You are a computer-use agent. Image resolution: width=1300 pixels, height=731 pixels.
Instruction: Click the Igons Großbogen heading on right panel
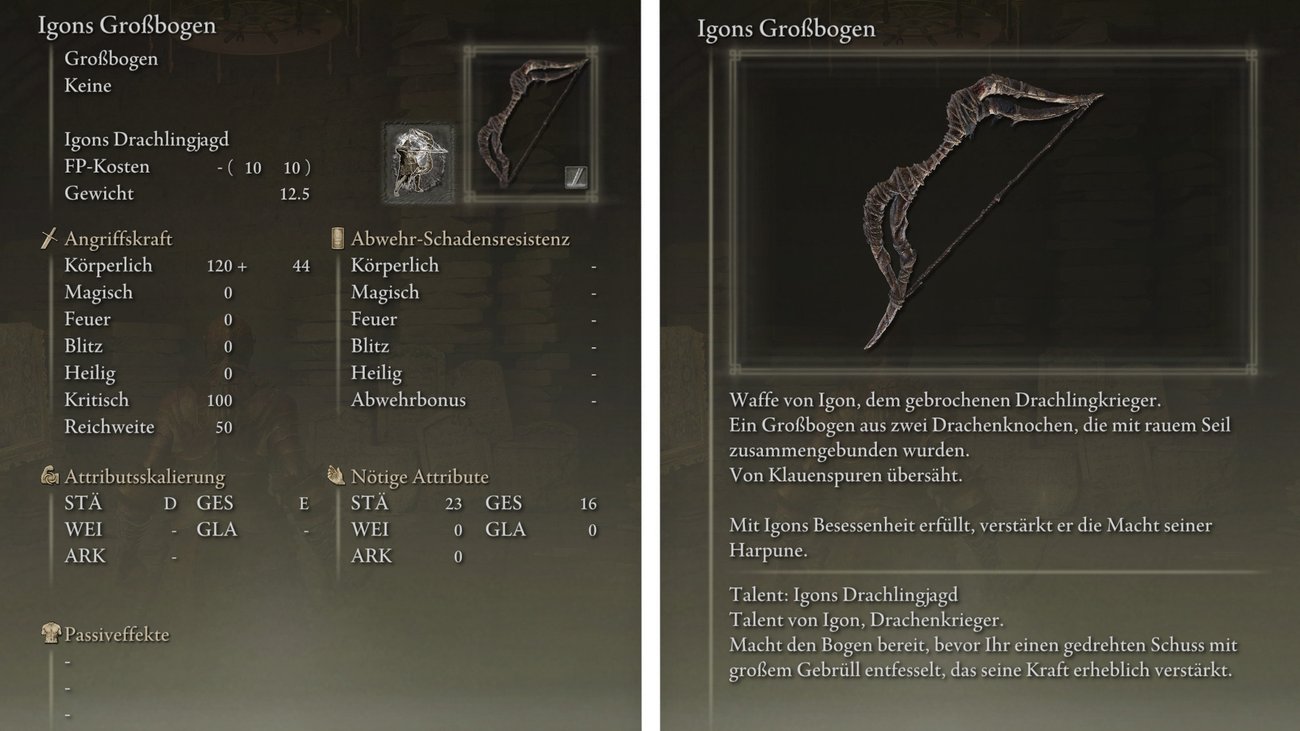coord(786,29)
